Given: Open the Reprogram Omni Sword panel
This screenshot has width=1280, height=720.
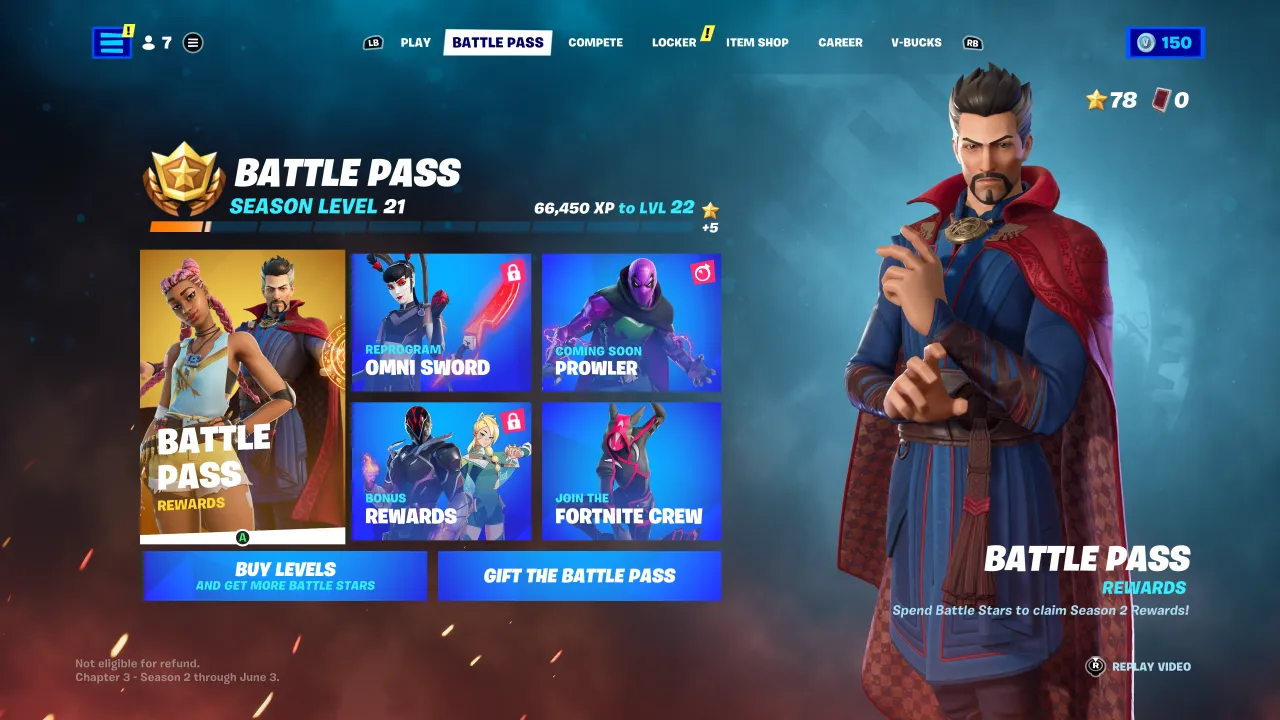Looking at the screenshot, I should coord(441,322).
